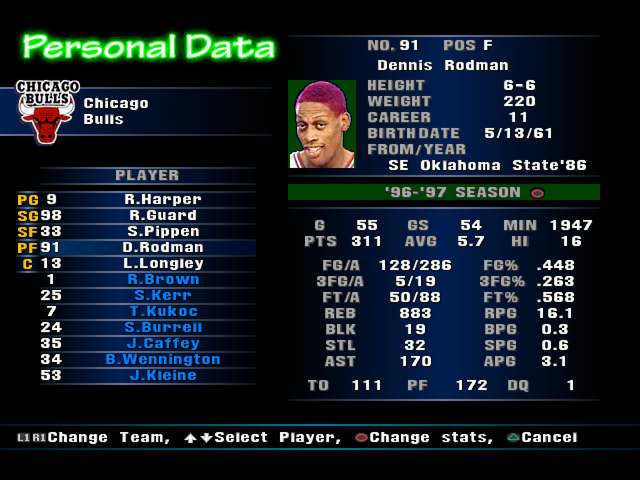The height and width of the screenshot is (480, 640).
Task: Select B.Wennington in the player list
Action: click(162, 359)
